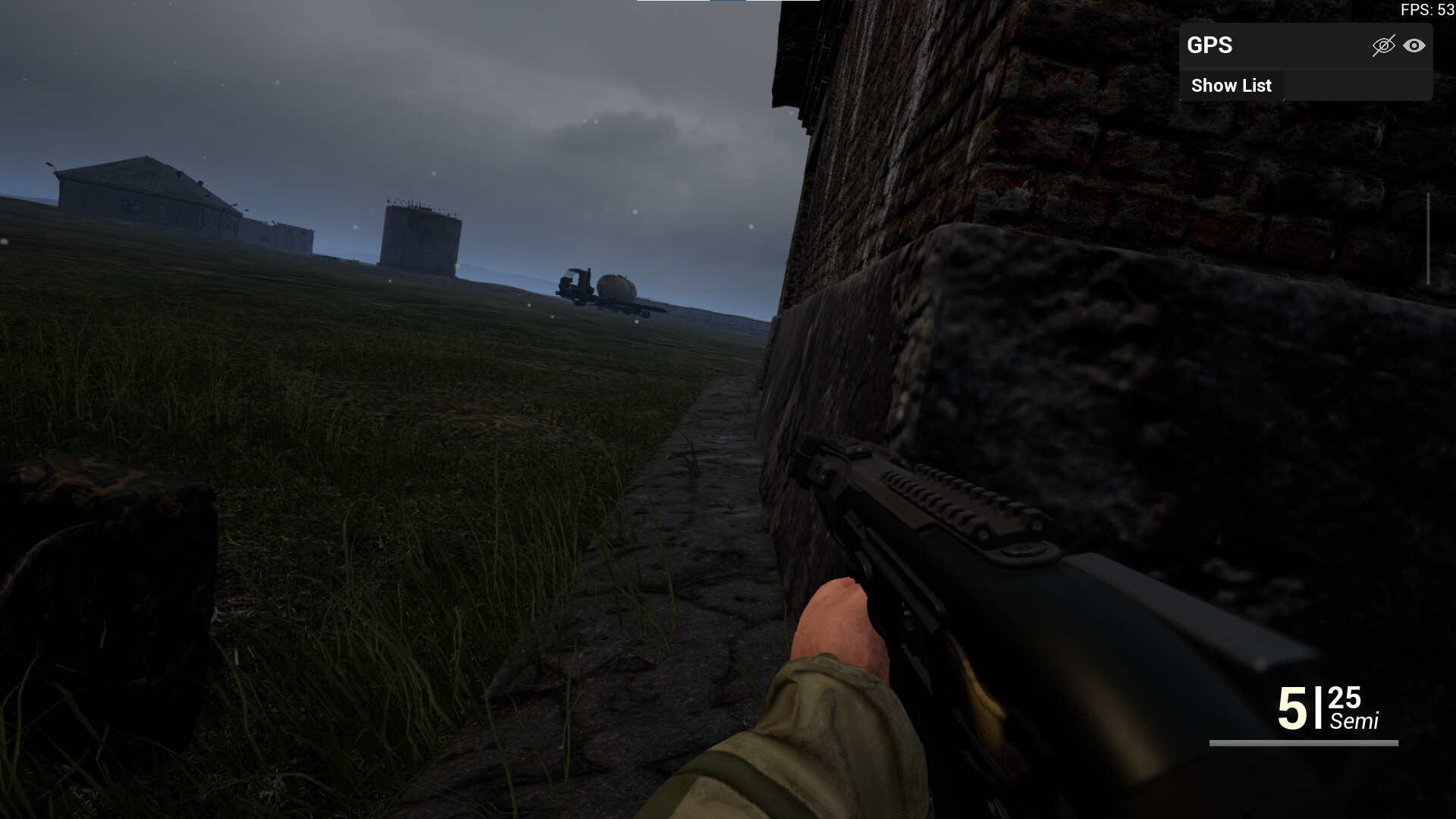Click the left white segment of the top bar
Screen dimensions: 1456x819
pyautogui.click(x=673, y=4)
